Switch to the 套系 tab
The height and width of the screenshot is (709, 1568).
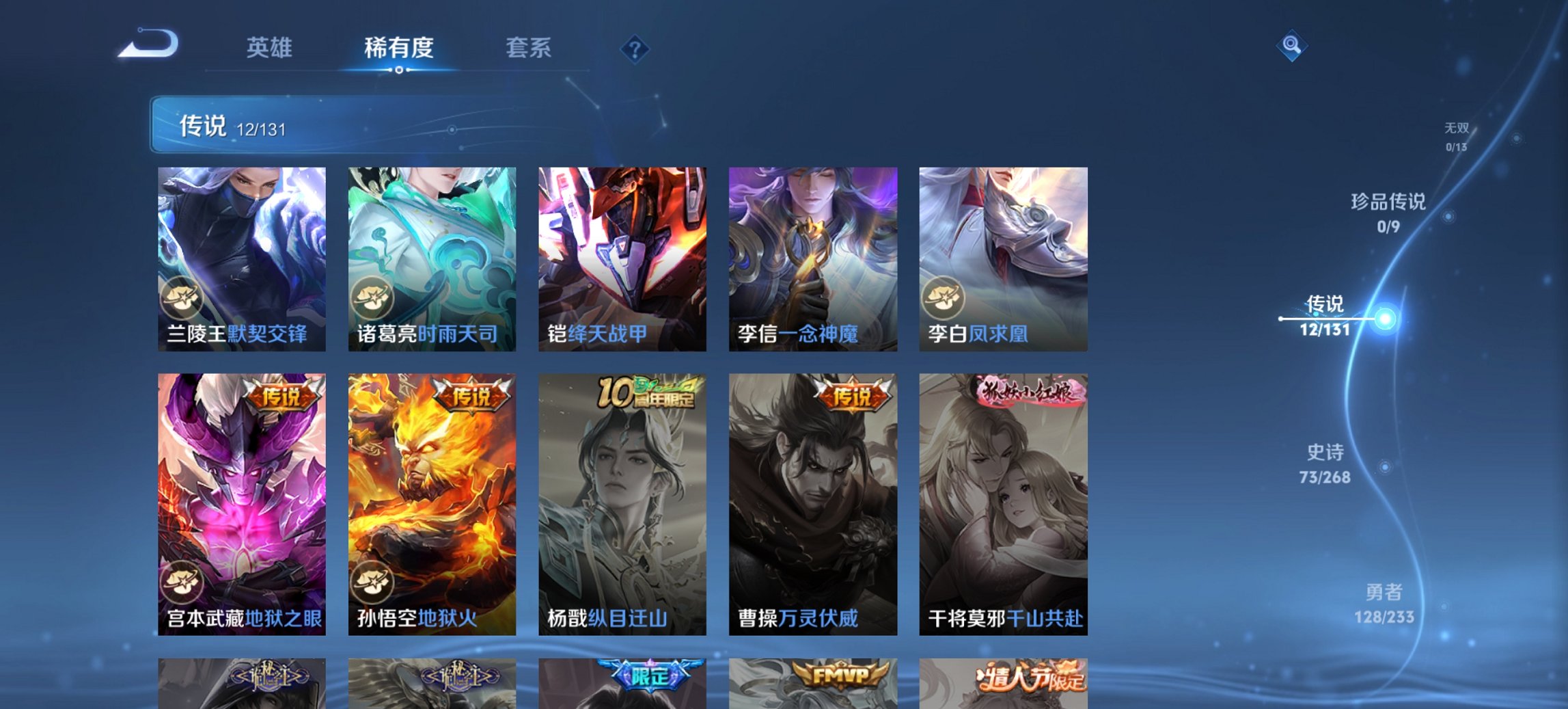[x=529, y=49]
